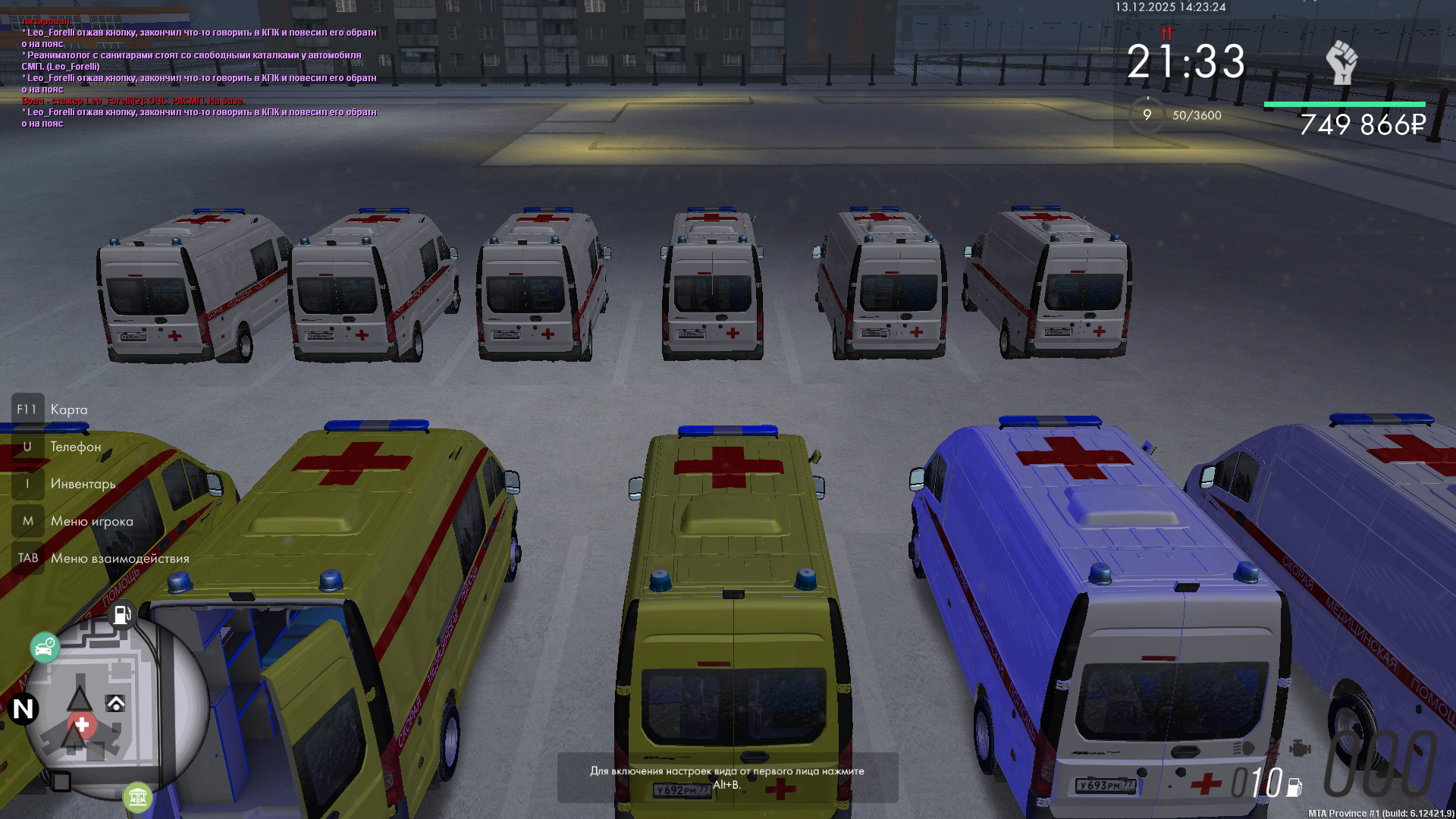Viewport: 1456px width, 819px height.
Task: Select the green car-with-timer minimap marker
Action: click(45, 648)
